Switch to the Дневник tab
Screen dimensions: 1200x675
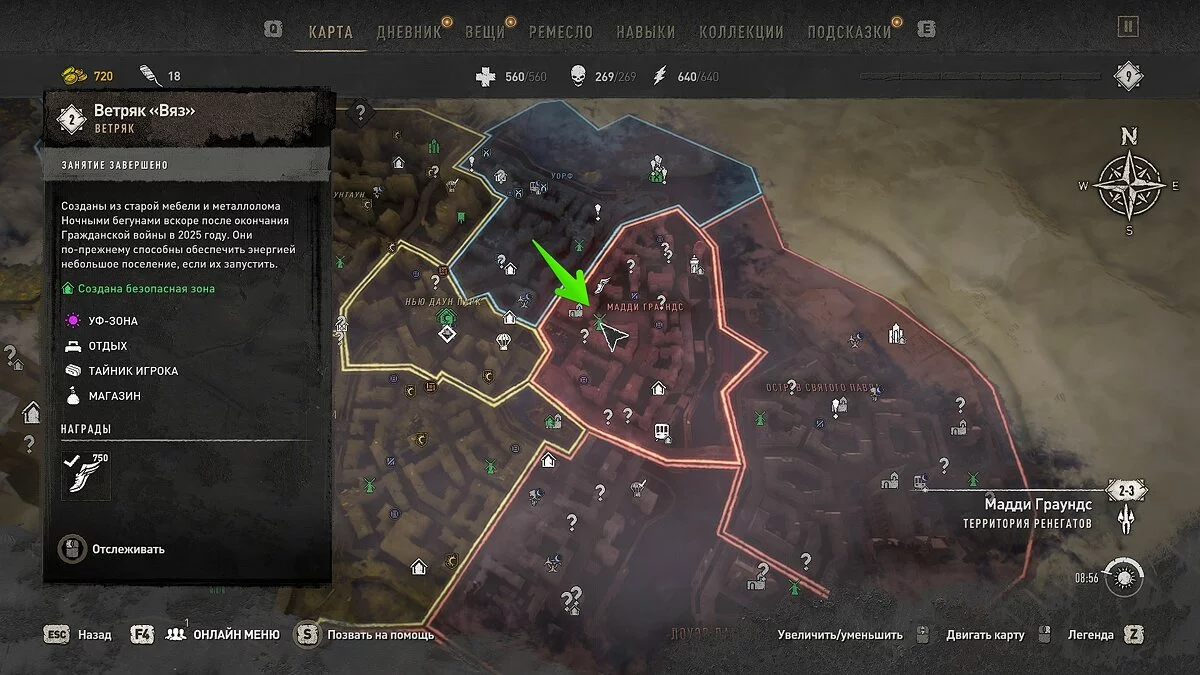tap(409, 31)
